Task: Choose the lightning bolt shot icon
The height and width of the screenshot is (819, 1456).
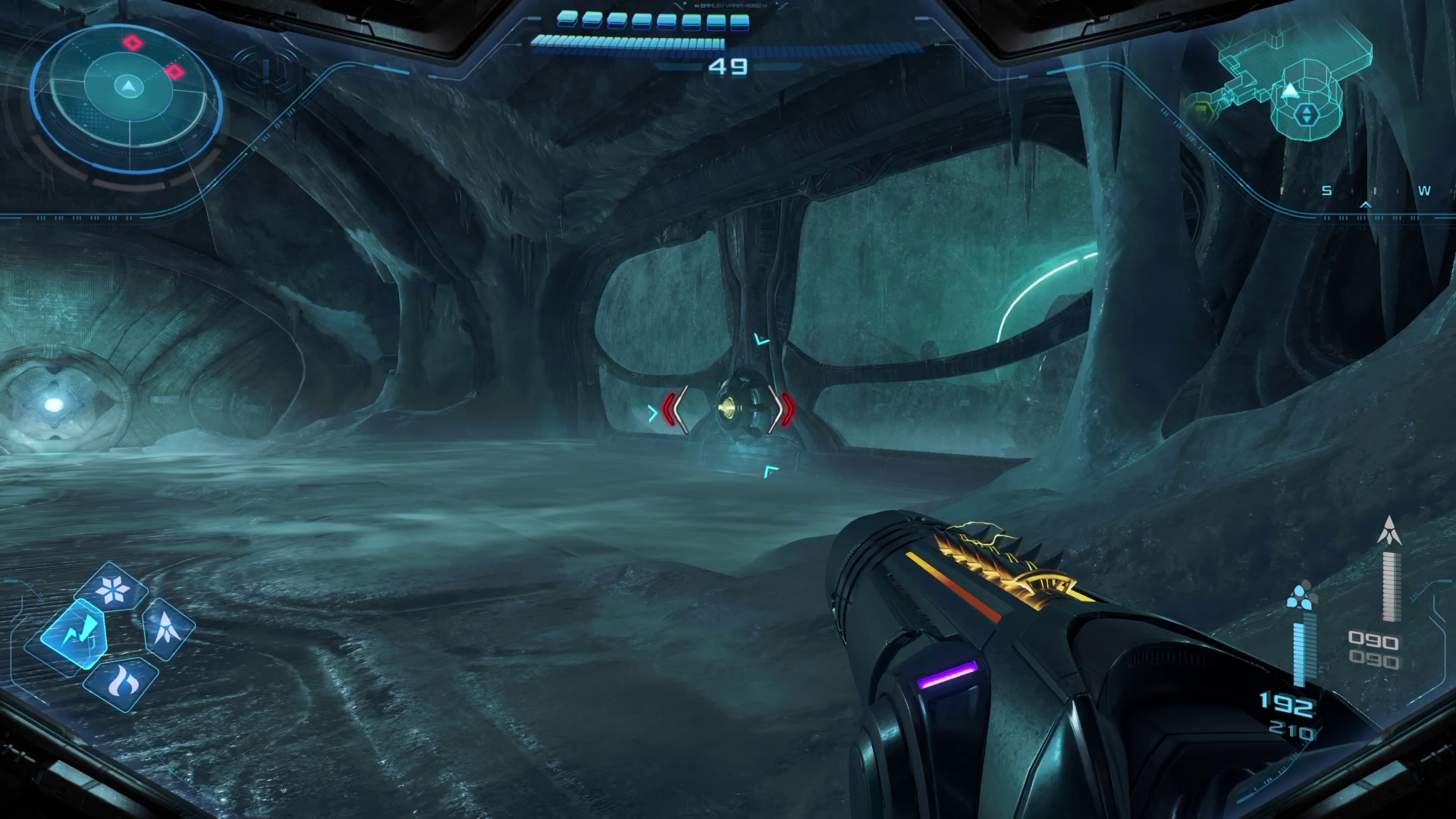Action: tap(74, 632)
